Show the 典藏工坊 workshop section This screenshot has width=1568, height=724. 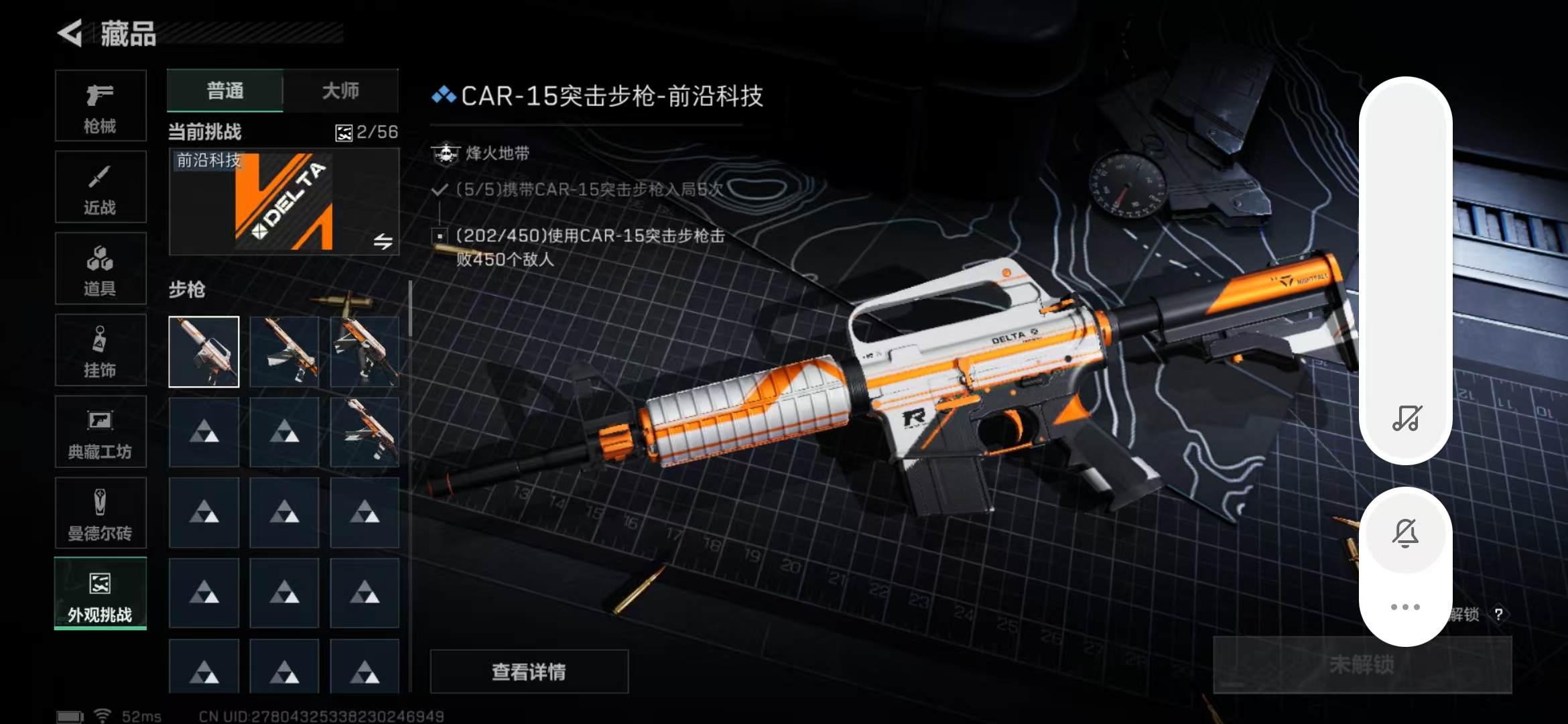[x=101, y=432]
